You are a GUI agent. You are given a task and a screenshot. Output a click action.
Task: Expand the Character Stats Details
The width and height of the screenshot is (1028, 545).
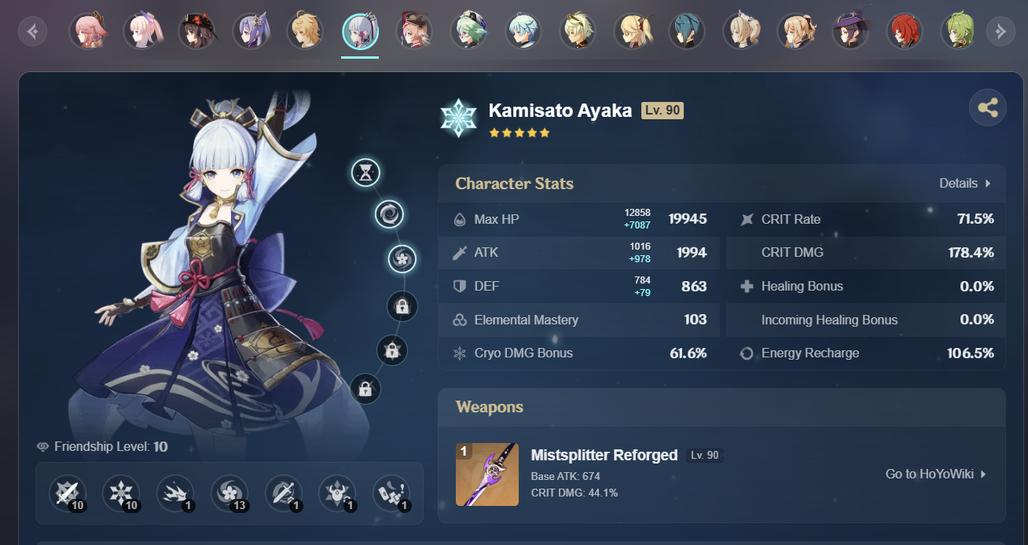pos(965,183)
